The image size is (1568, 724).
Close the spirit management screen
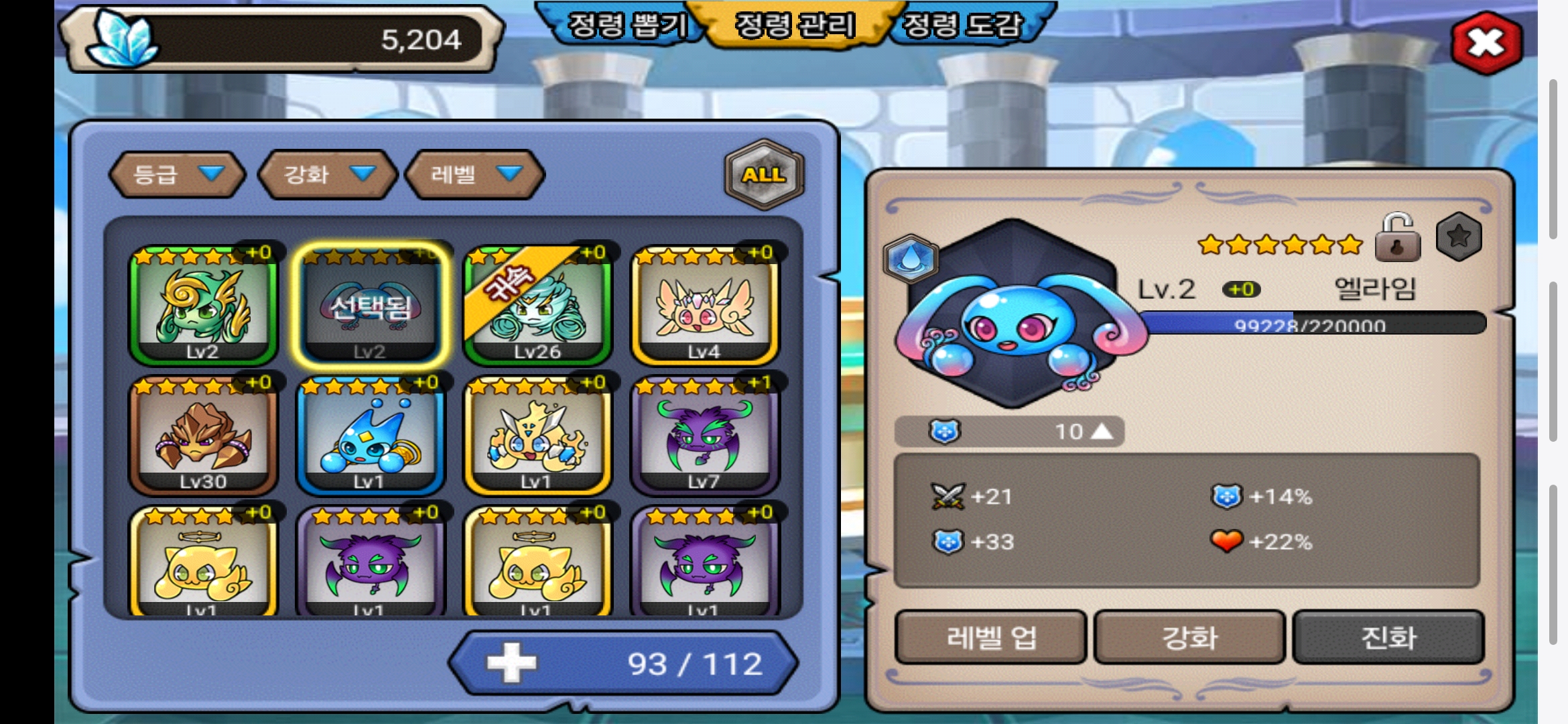point(1486,44)
